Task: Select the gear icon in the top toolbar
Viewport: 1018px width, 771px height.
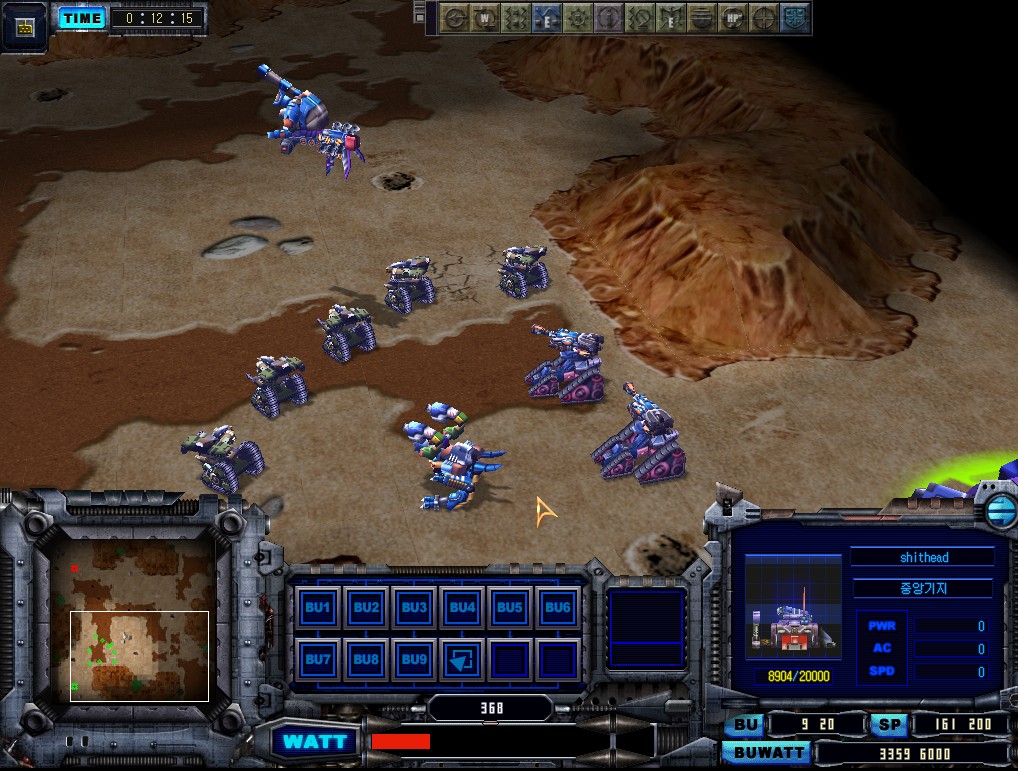Action: pos(577,18)
